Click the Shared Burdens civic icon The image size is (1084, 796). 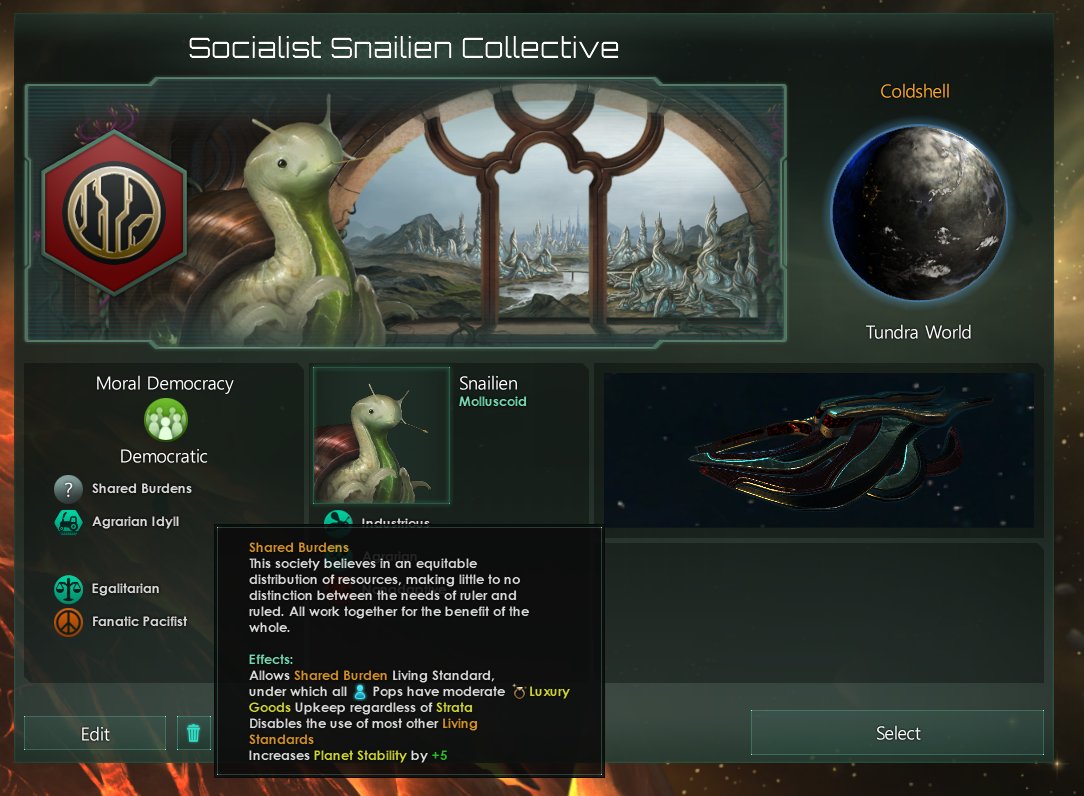coord(68,489)
